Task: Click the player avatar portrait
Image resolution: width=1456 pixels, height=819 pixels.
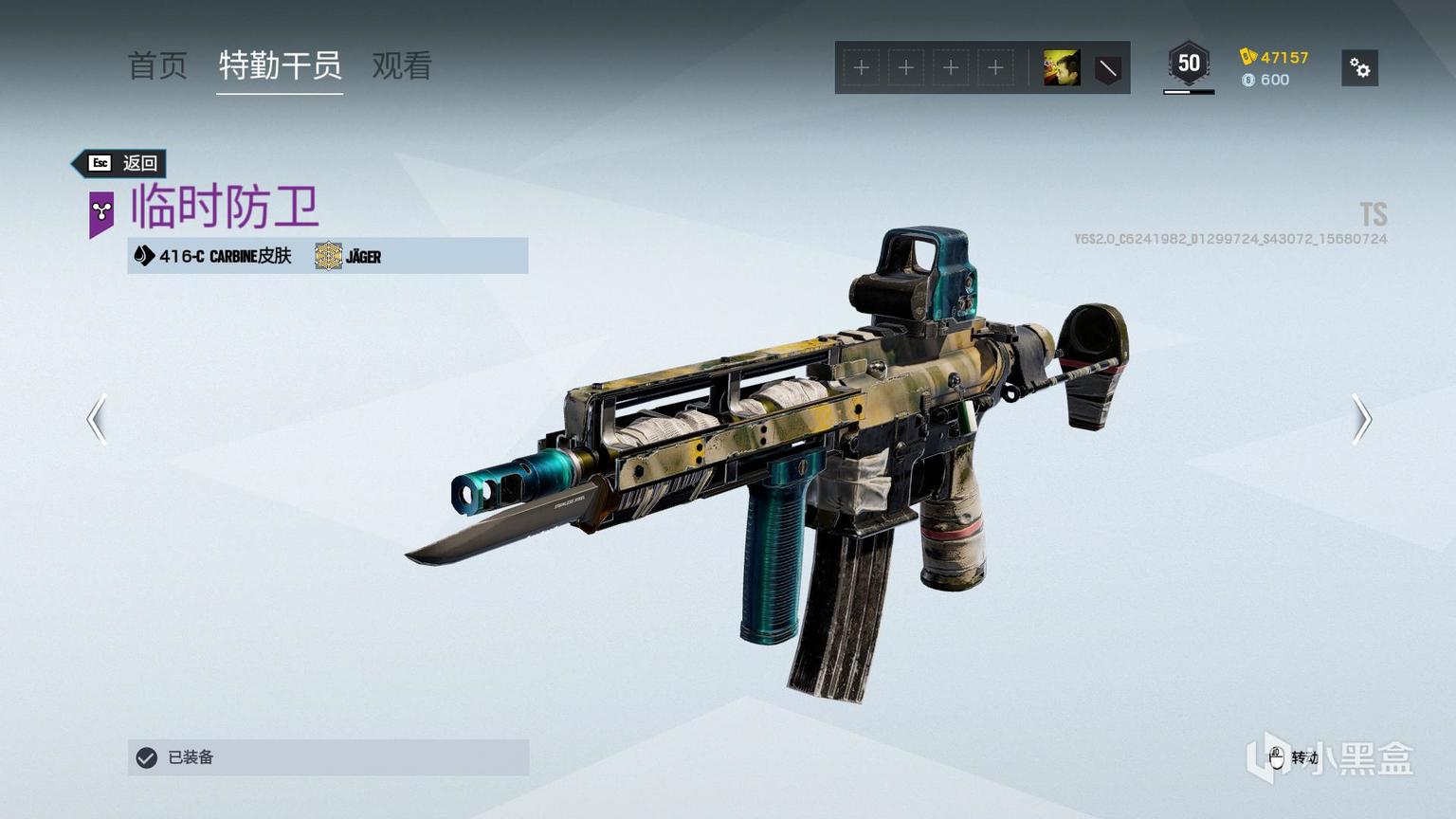Action: pos(1062,68)
